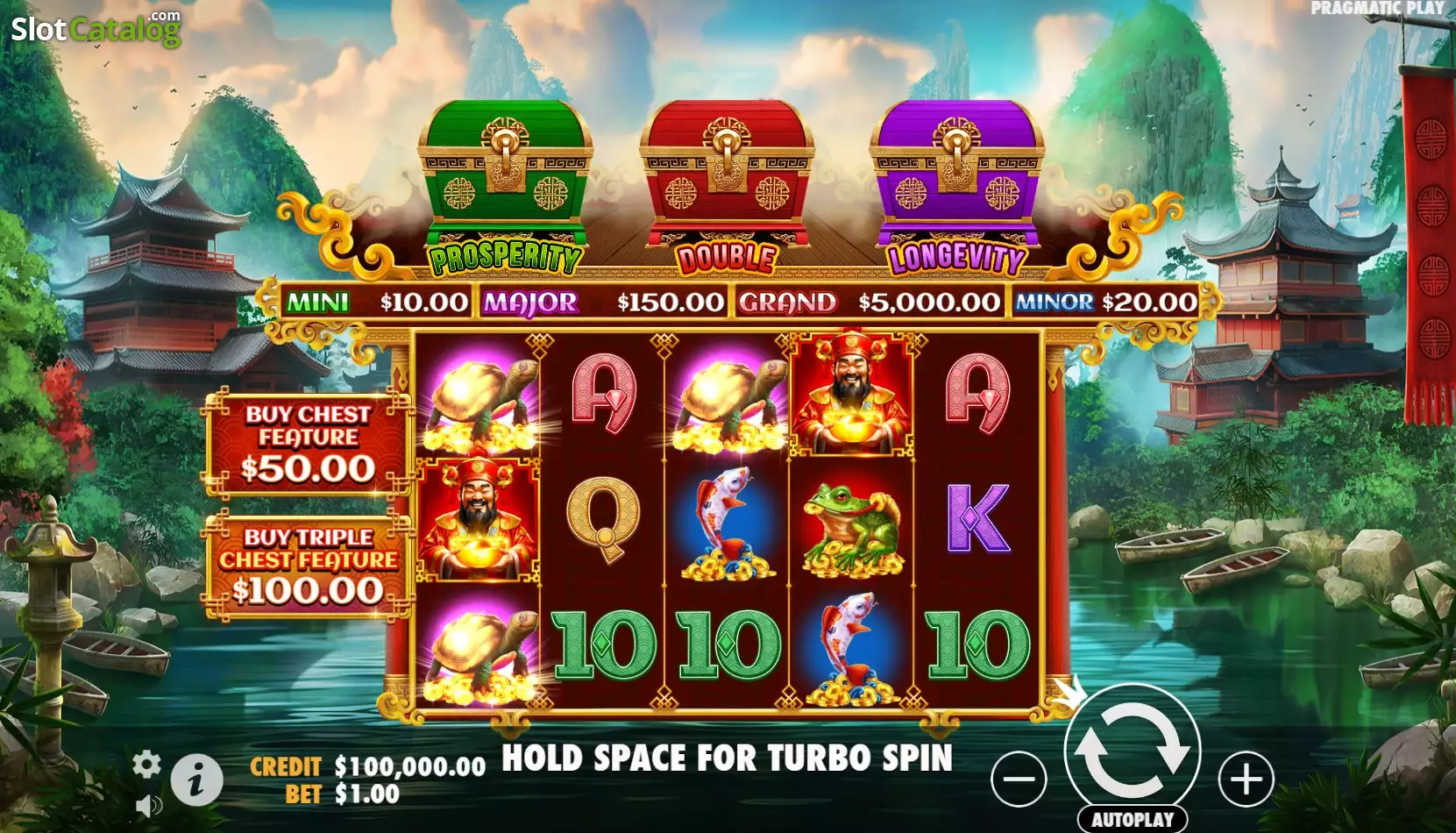The image size is (1456, 833).
Task: Open the gear settings menu
Action: click(x=146, y=765)
